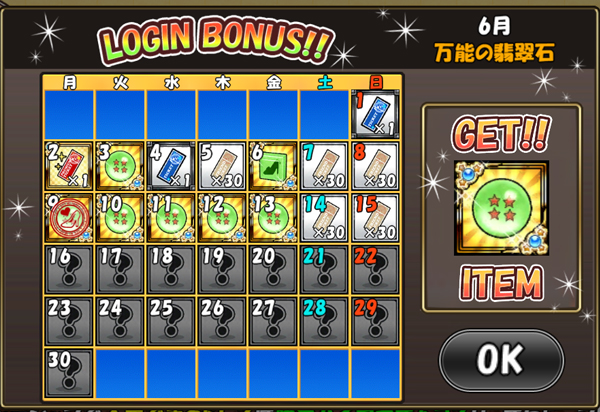Screen dimensions: 600x412
Task: Select the day 3 green orb reward
Action: [121, 164]
